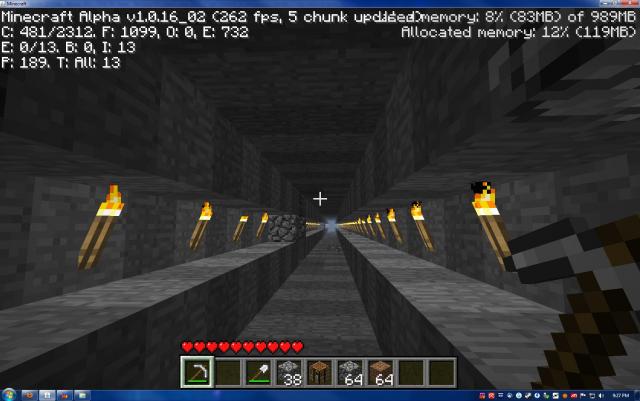Select the crafting table hotbar slot
640x401 pixels.
tap(319, 372)
